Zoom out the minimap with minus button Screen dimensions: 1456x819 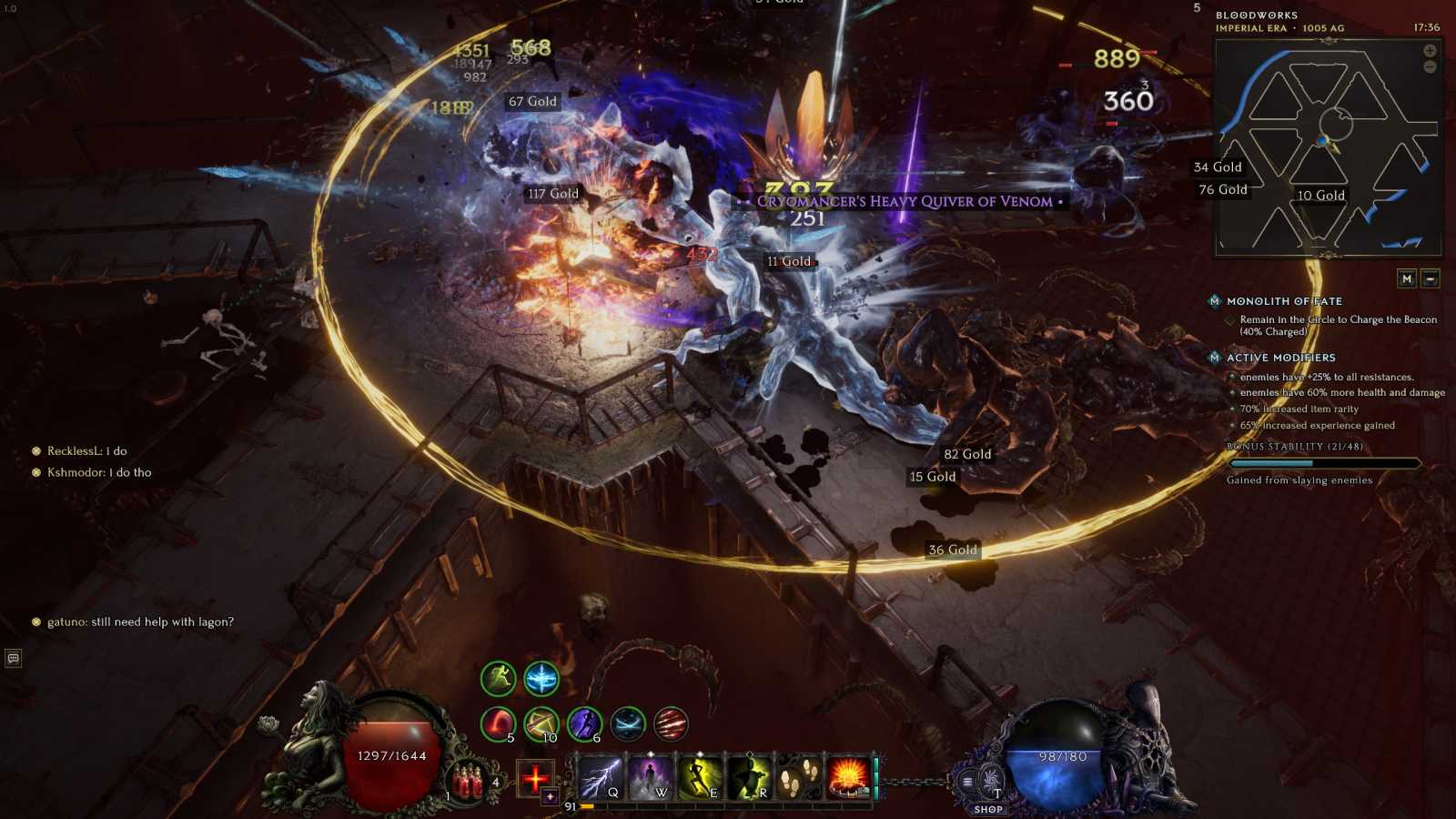click(x=1430, y=67)
